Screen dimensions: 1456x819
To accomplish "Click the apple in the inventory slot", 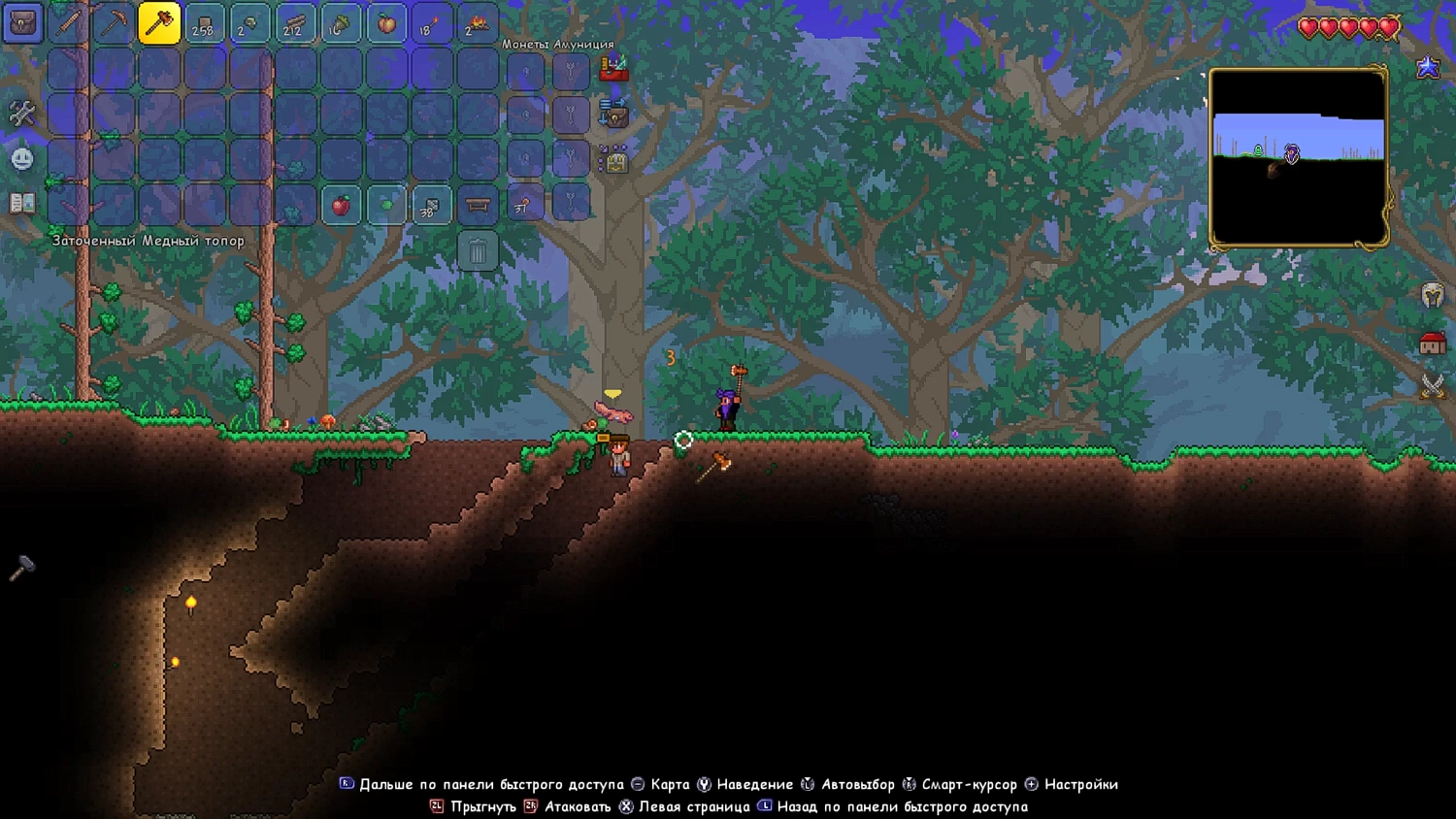I will pos(342,206).
